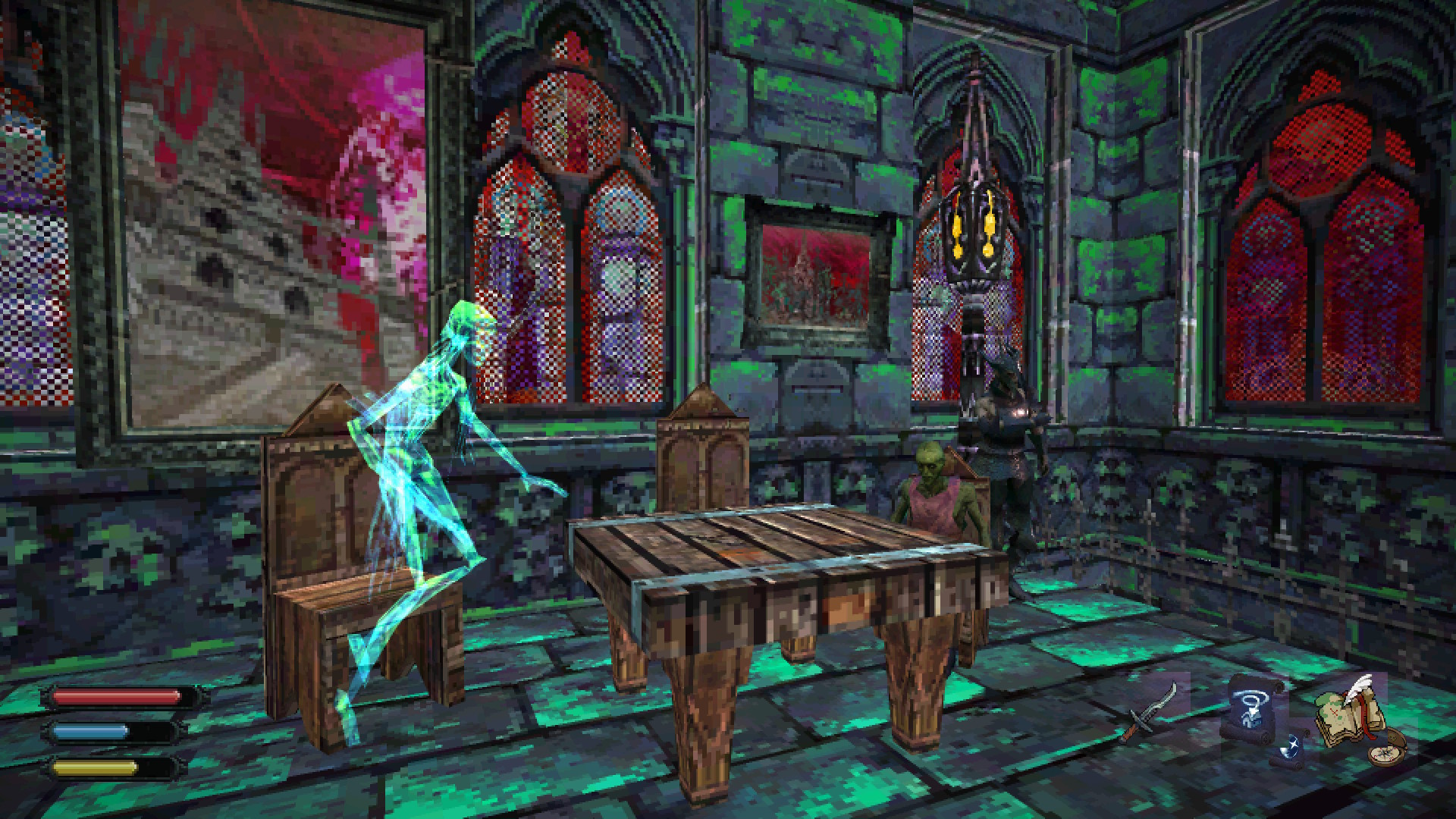Select the equipped curved sword icon
Image resolution: width=1456 pixels, height=819 pixels.
(x=1152, y=713)
